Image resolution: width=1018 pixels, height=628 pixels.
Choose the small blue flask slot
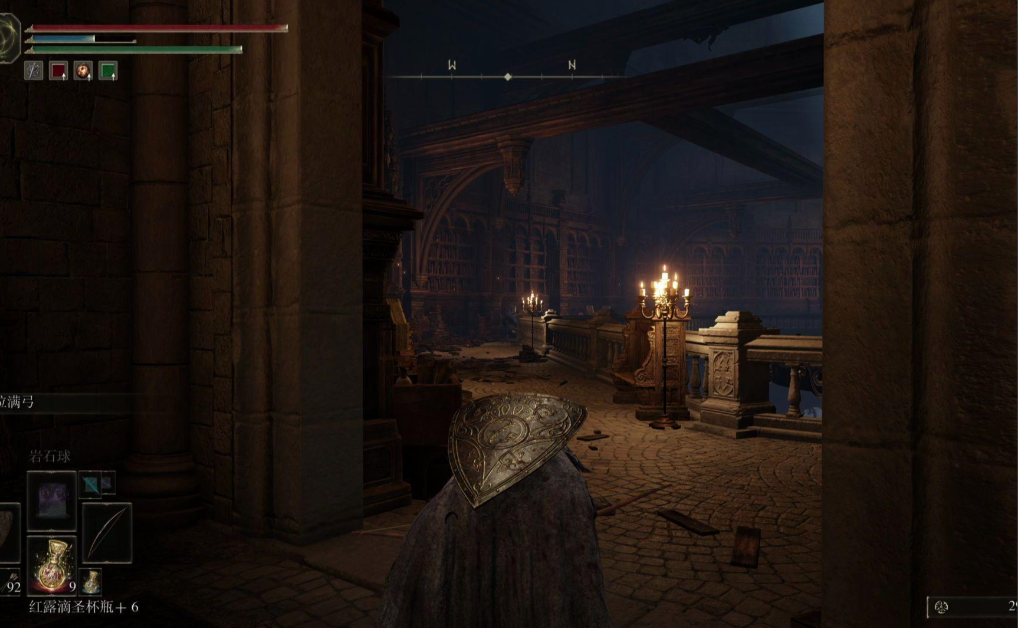(91, 580)
